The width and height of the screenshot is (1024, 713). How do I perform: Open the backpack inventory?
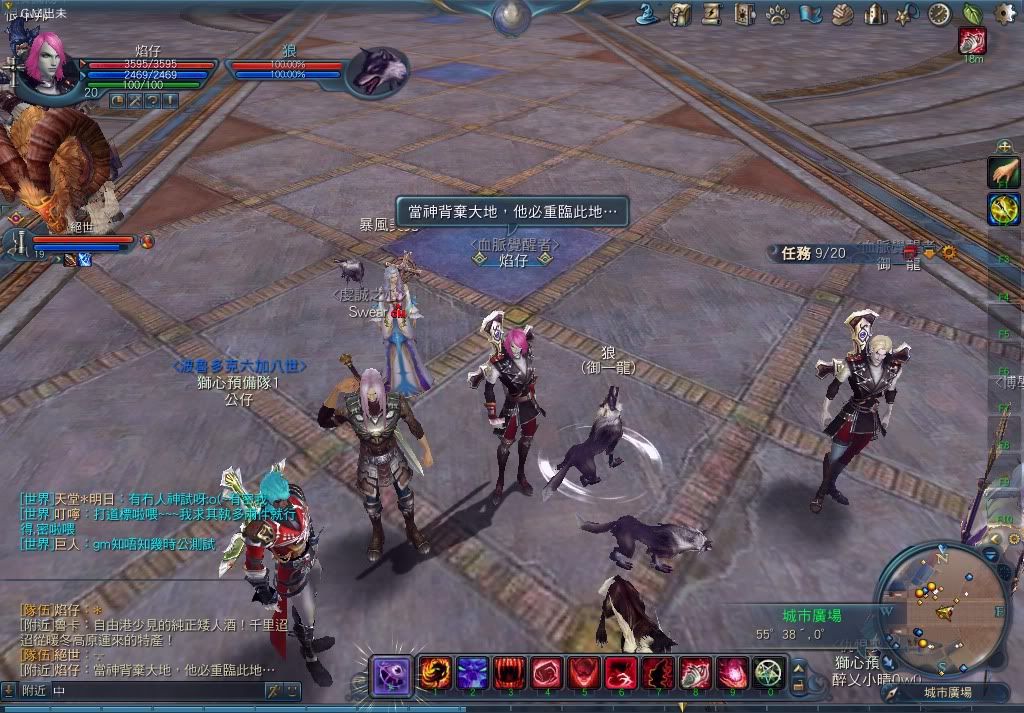681,14
